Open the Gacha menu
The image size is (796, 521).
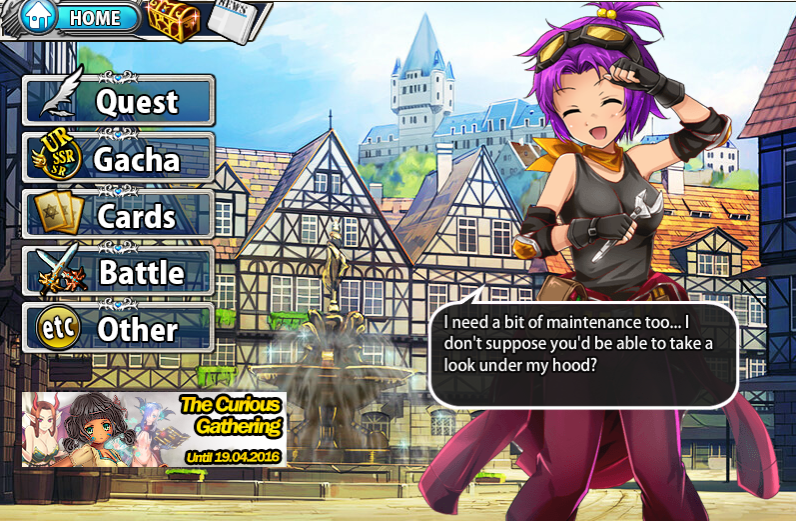tap(119, 159)
